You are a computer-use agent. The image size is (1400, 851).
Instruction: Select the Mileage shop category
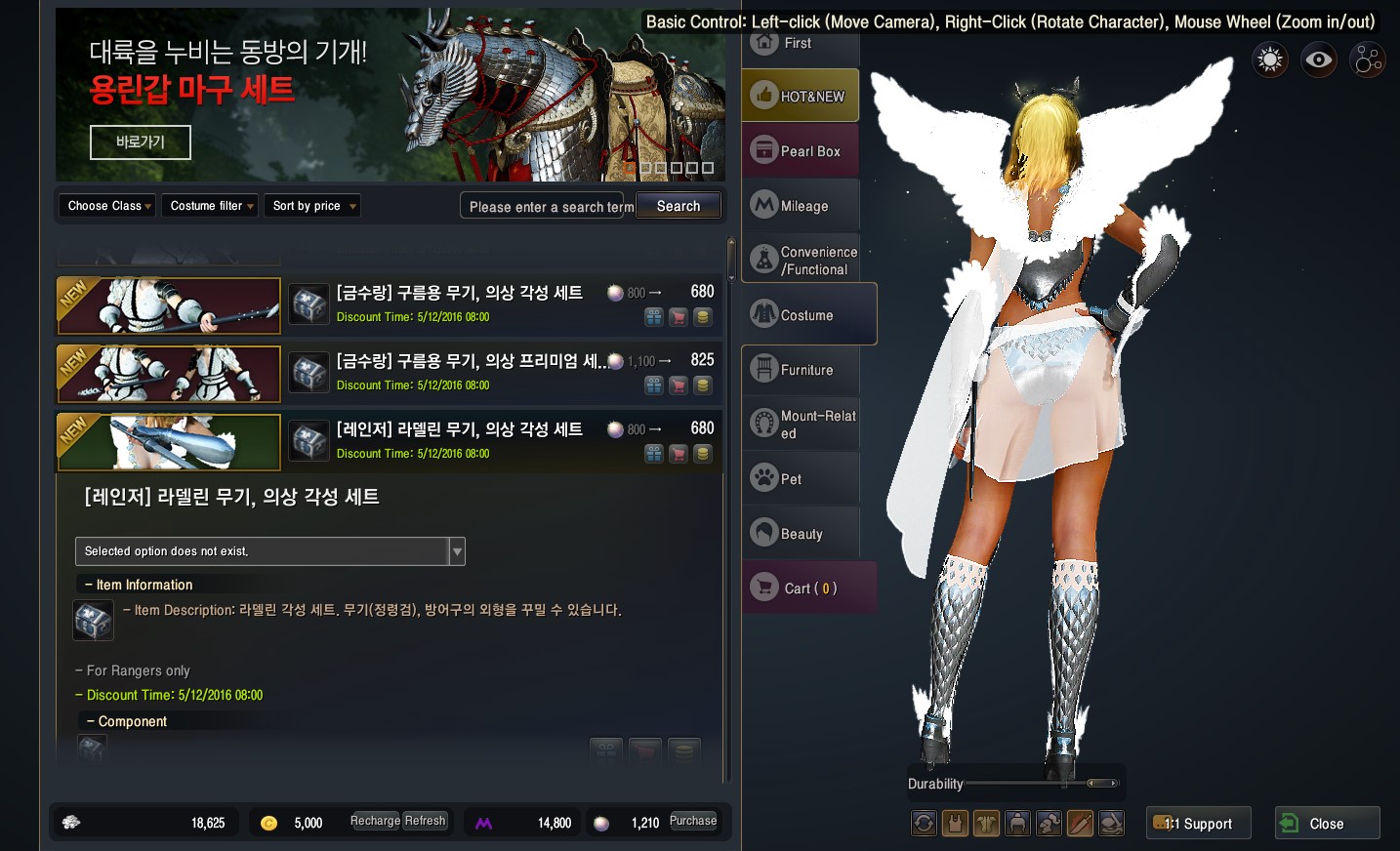pos(801,206)
